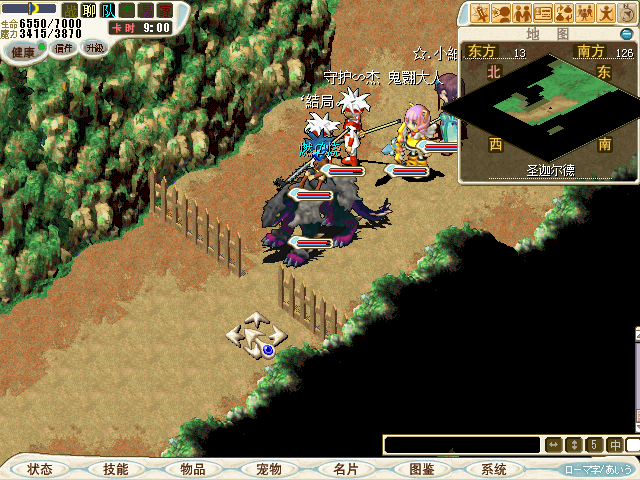Toggle the 战 battle switch
This screenshot has width=640, height=480.
pos(70,9)
